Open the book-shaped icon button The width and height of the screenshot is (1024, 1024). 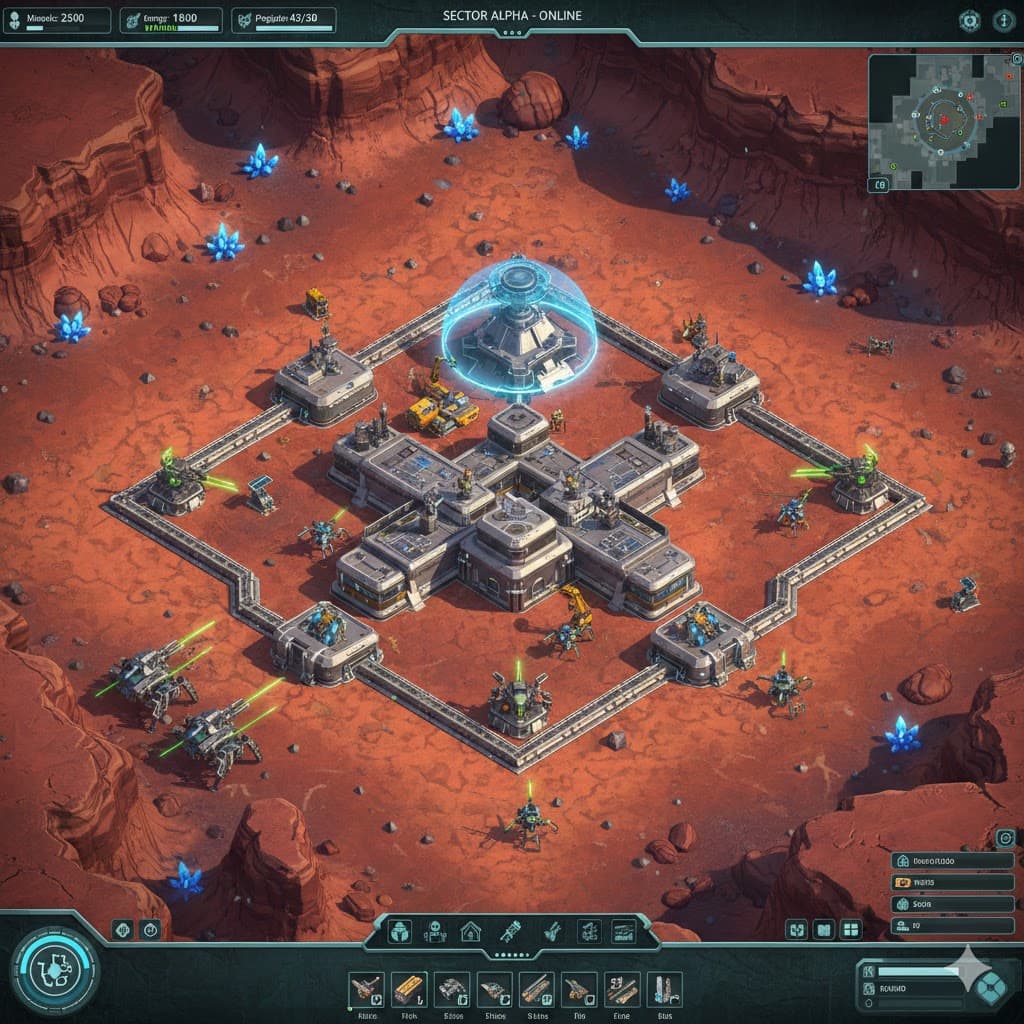[x=823, y=931]
